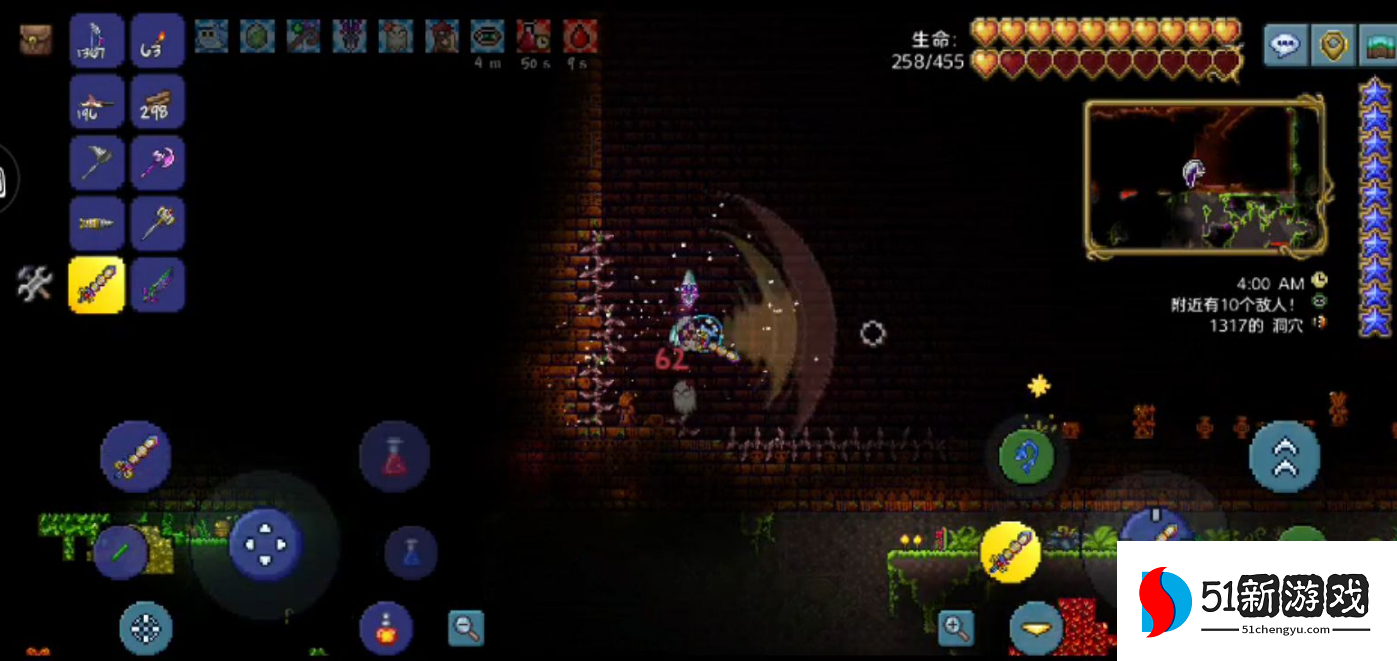Screen dimensions: 1397x661
Task: Fire the blue grappling hook button
Action: point(1027,457)
